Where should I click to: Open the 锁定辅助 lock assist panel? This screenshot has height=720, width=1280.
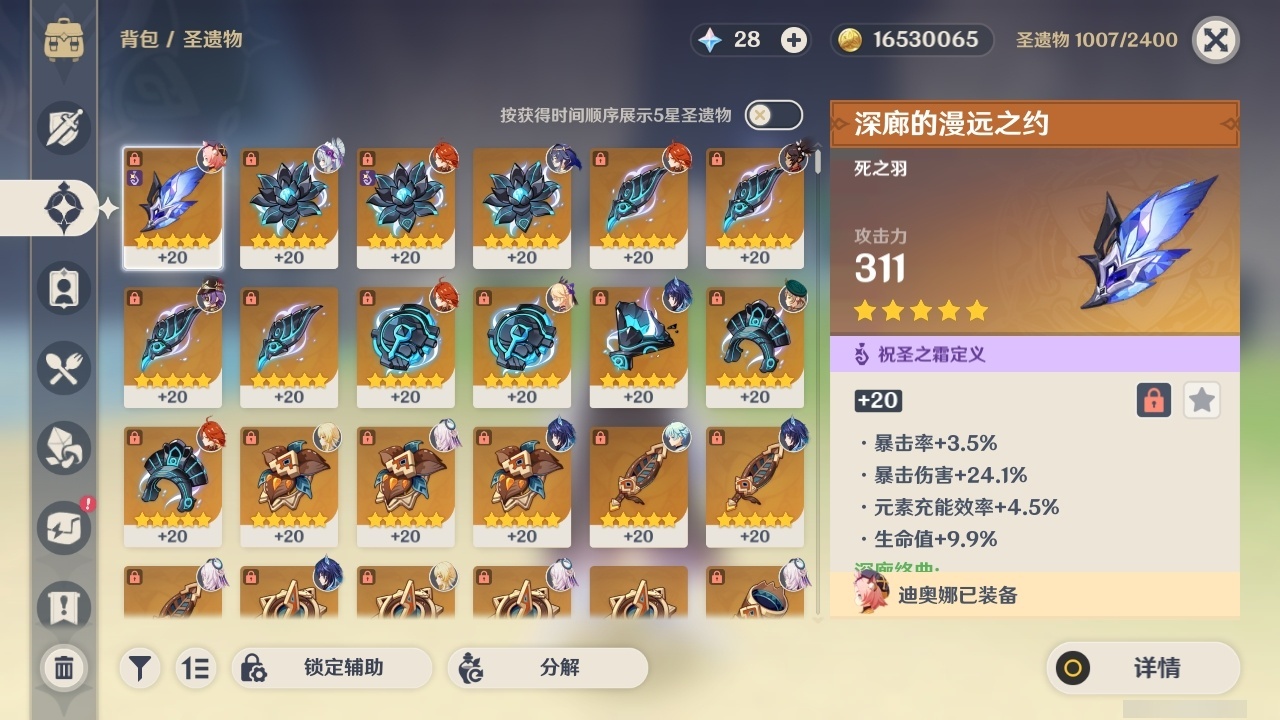point(332,668)
